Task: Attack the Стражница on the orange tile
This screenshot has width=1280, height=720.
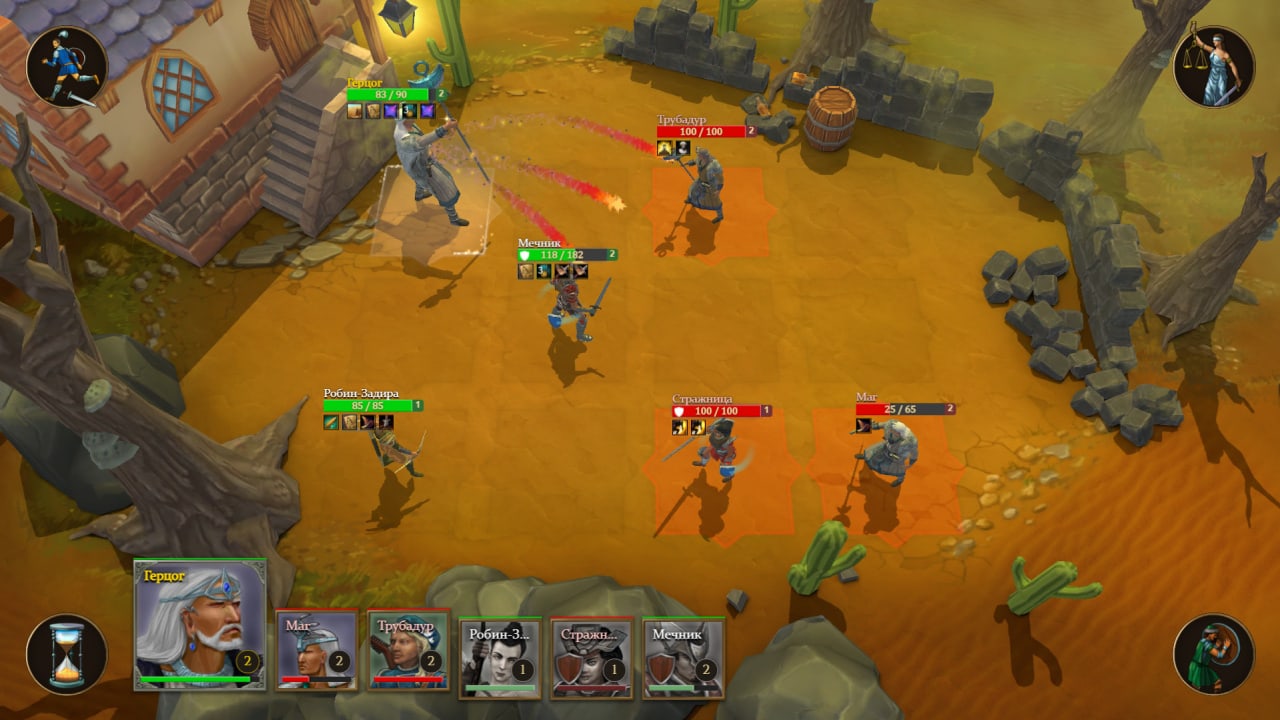Action: tap(718, 455)
